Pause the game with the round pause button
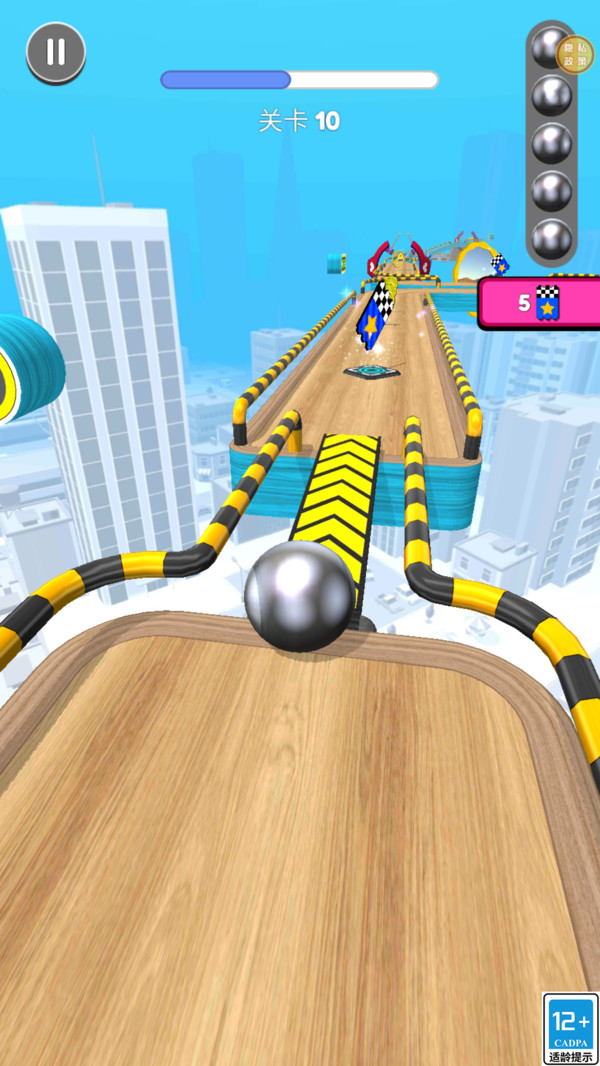The width and height of the screenshot is (600, 1066). click(56, 52)
